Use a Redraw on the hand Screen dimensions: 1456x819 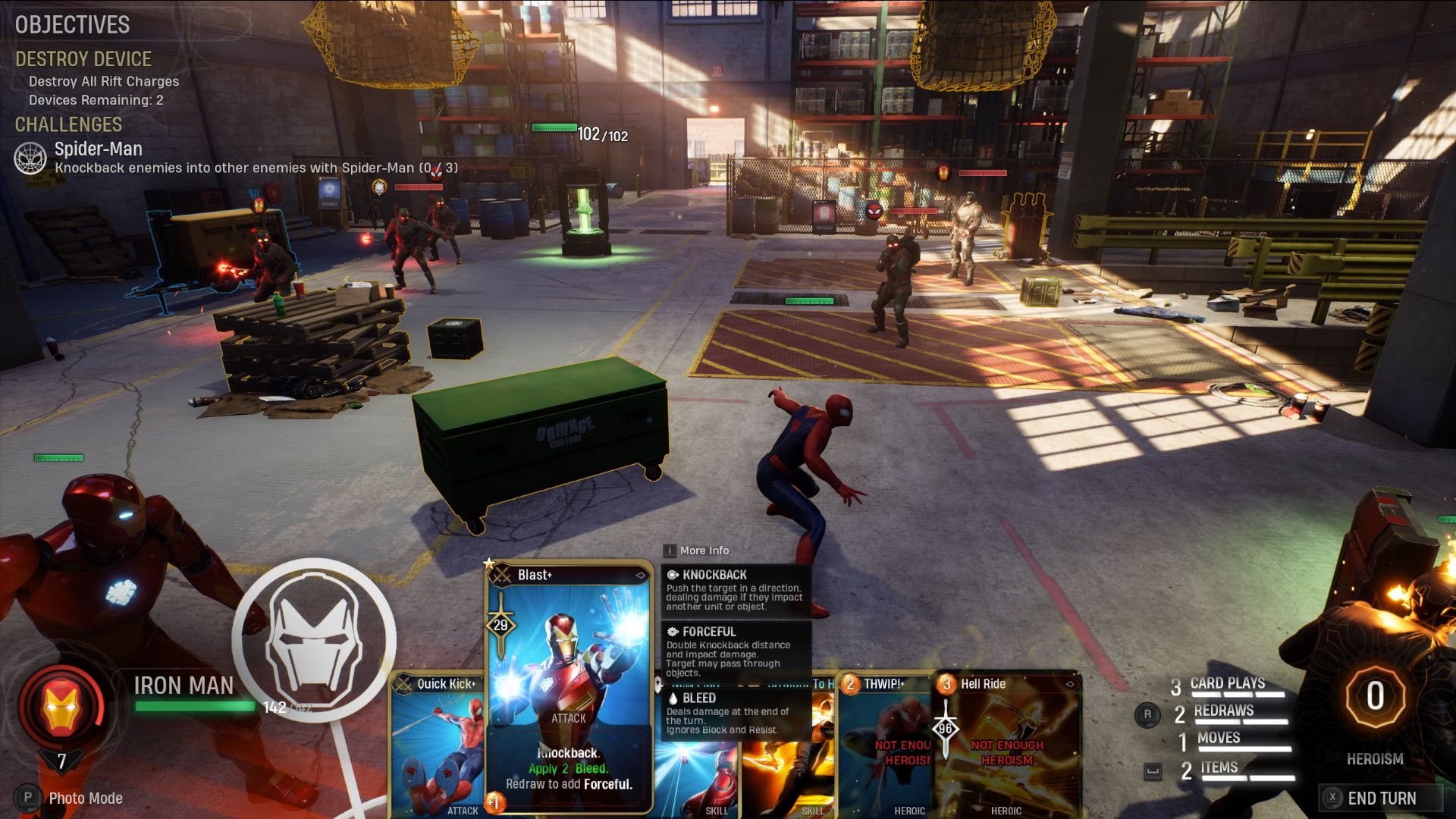coord(1222,711)
